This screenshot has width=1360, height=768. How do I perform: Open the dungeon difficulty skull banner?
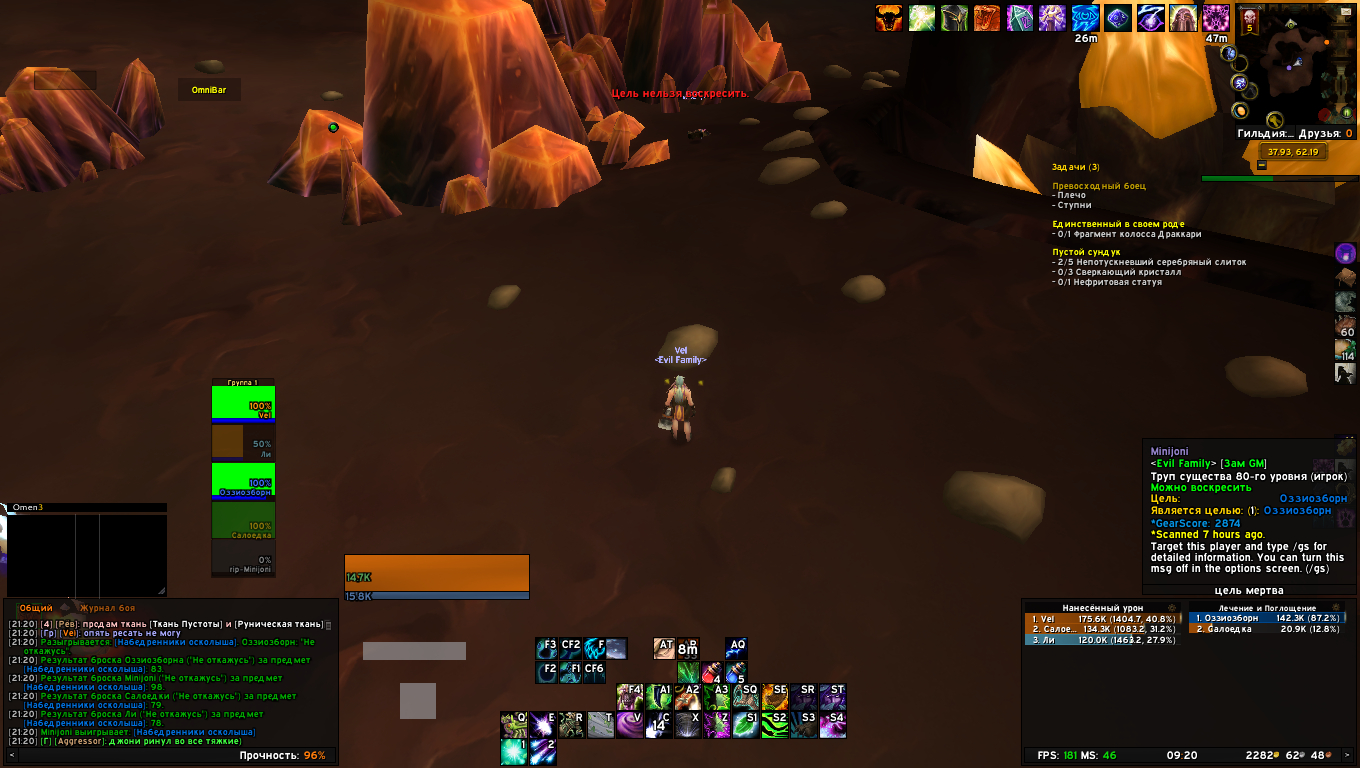pos(1249,20)
